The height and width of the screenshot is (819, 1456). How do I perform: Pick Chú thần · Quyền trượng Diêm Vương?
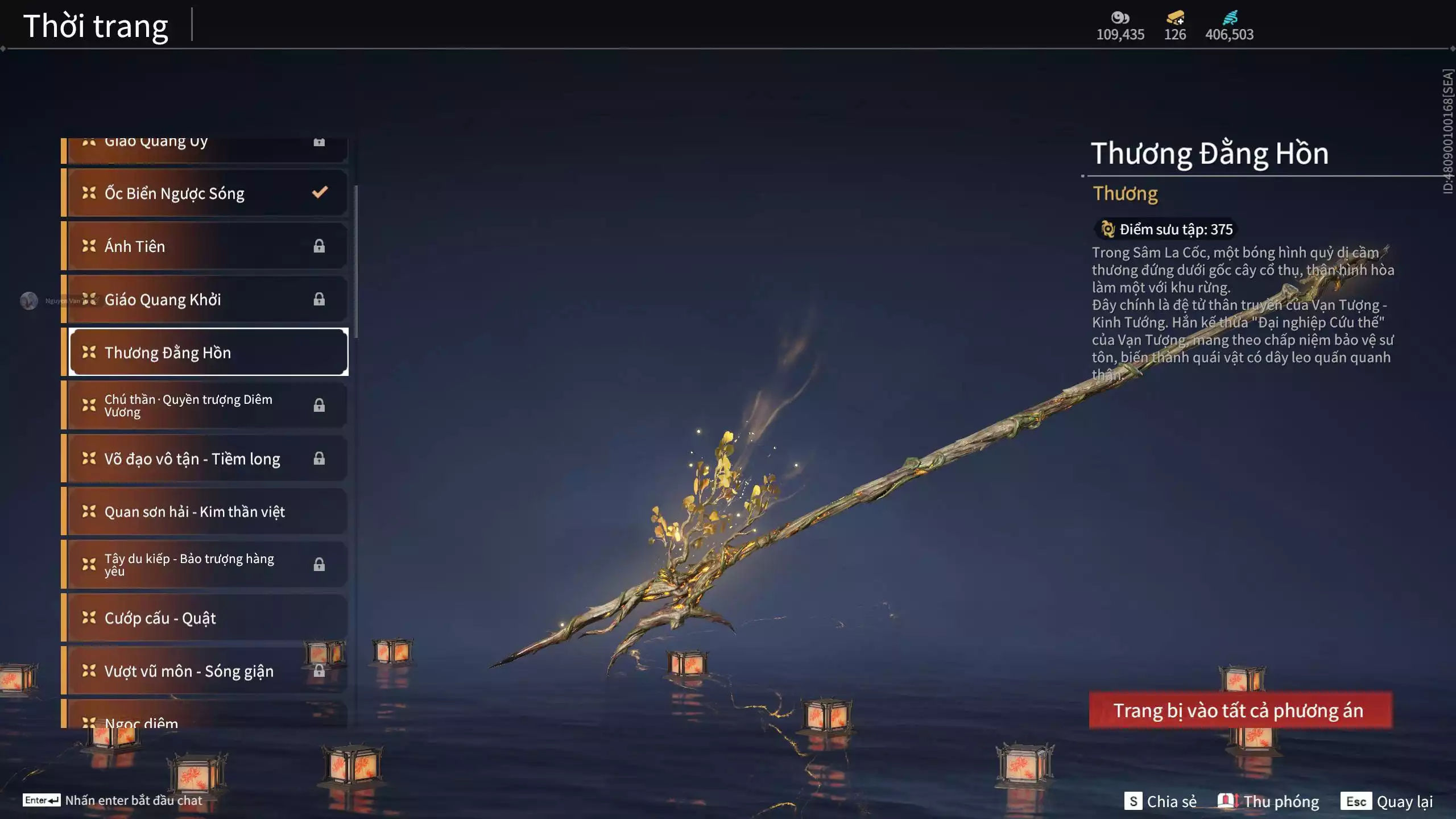[205, 406]
